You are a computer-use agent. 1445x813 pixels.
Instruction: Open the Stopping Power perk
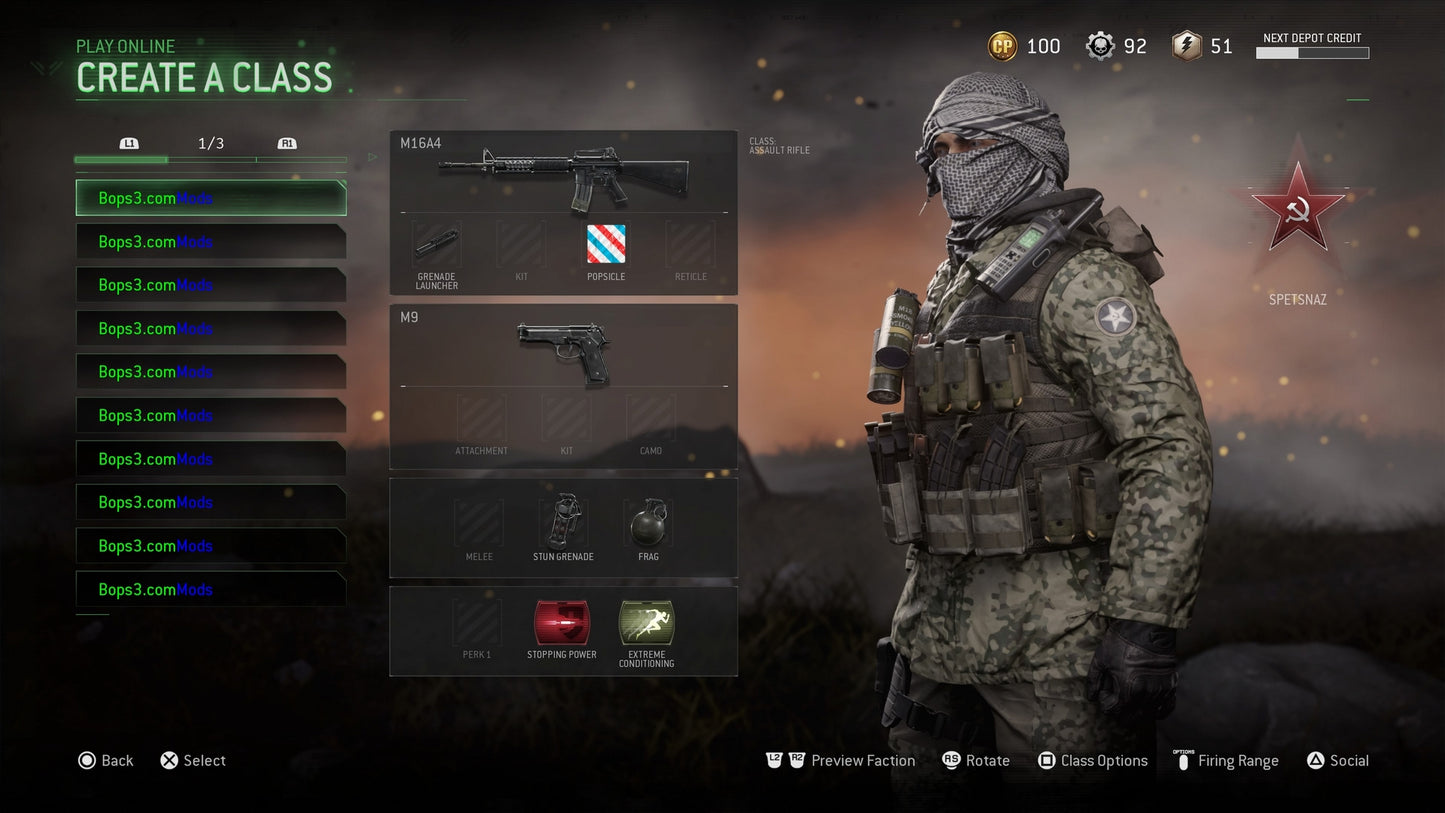point(561,623)
